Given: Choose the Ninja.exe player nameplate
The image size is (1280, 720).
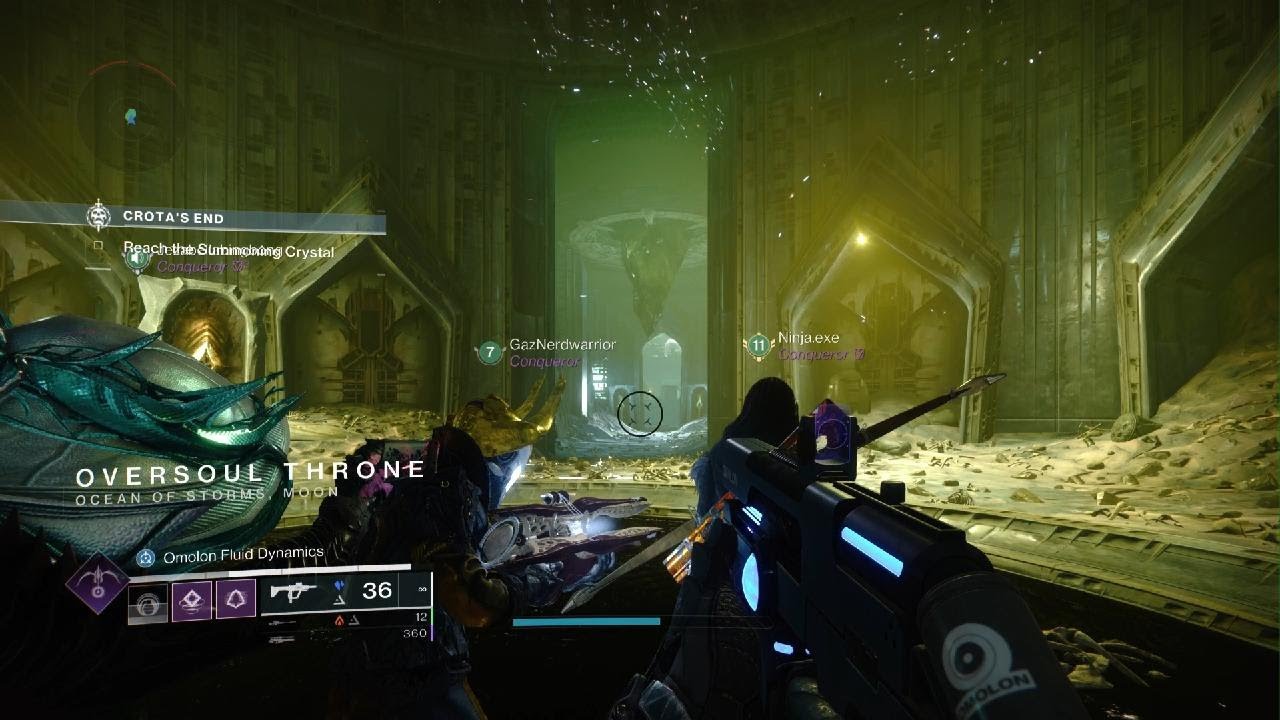Looking at the screenshot, I should [808, 339].
